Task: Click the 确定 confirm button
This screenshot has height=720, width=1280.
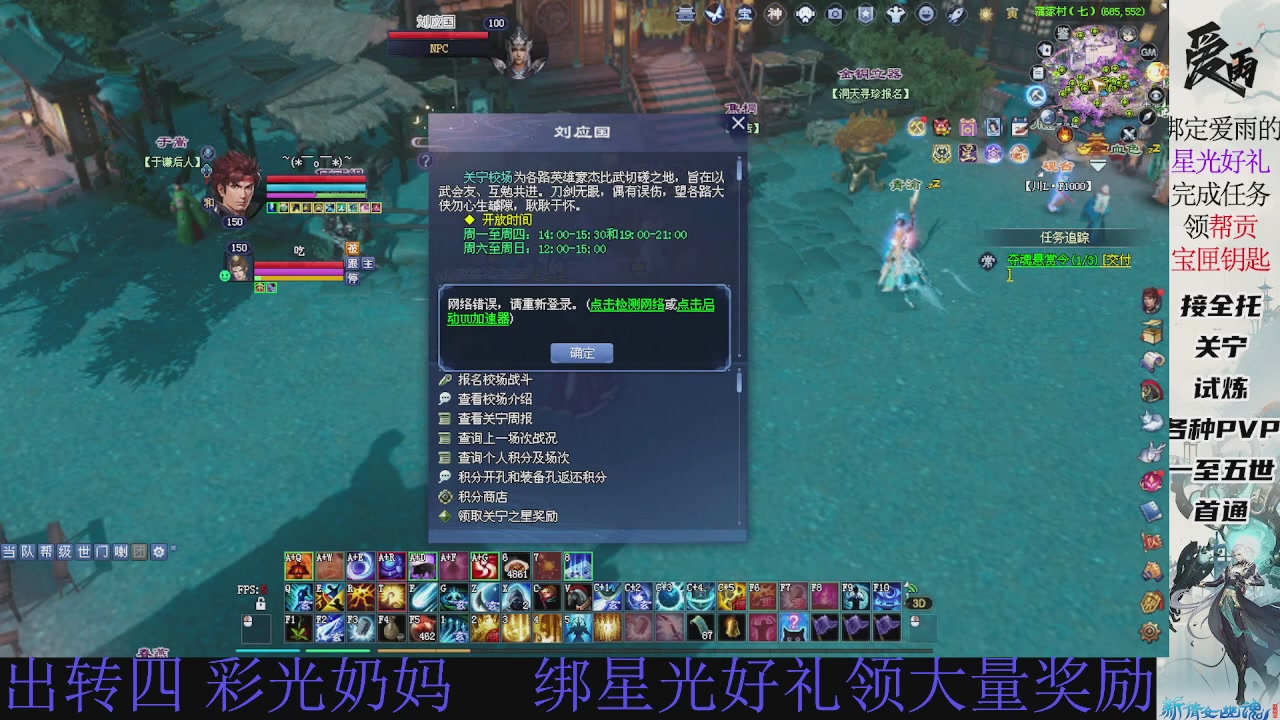Action: (x=580, y=352)
